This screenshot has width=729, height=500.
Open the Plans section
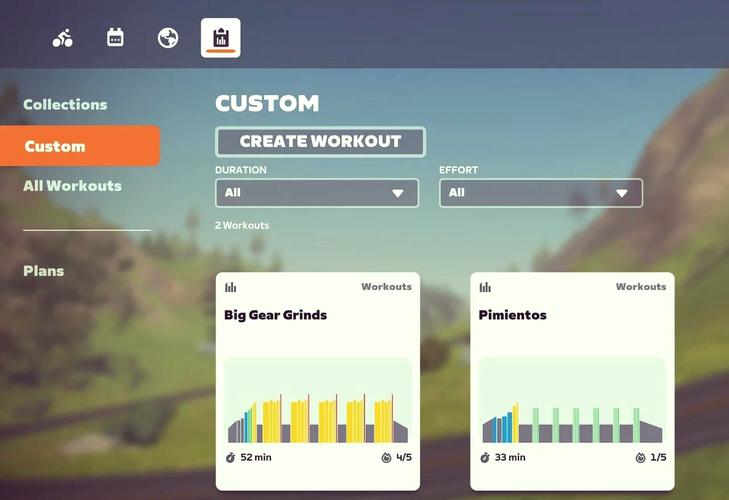click(44, 271)
